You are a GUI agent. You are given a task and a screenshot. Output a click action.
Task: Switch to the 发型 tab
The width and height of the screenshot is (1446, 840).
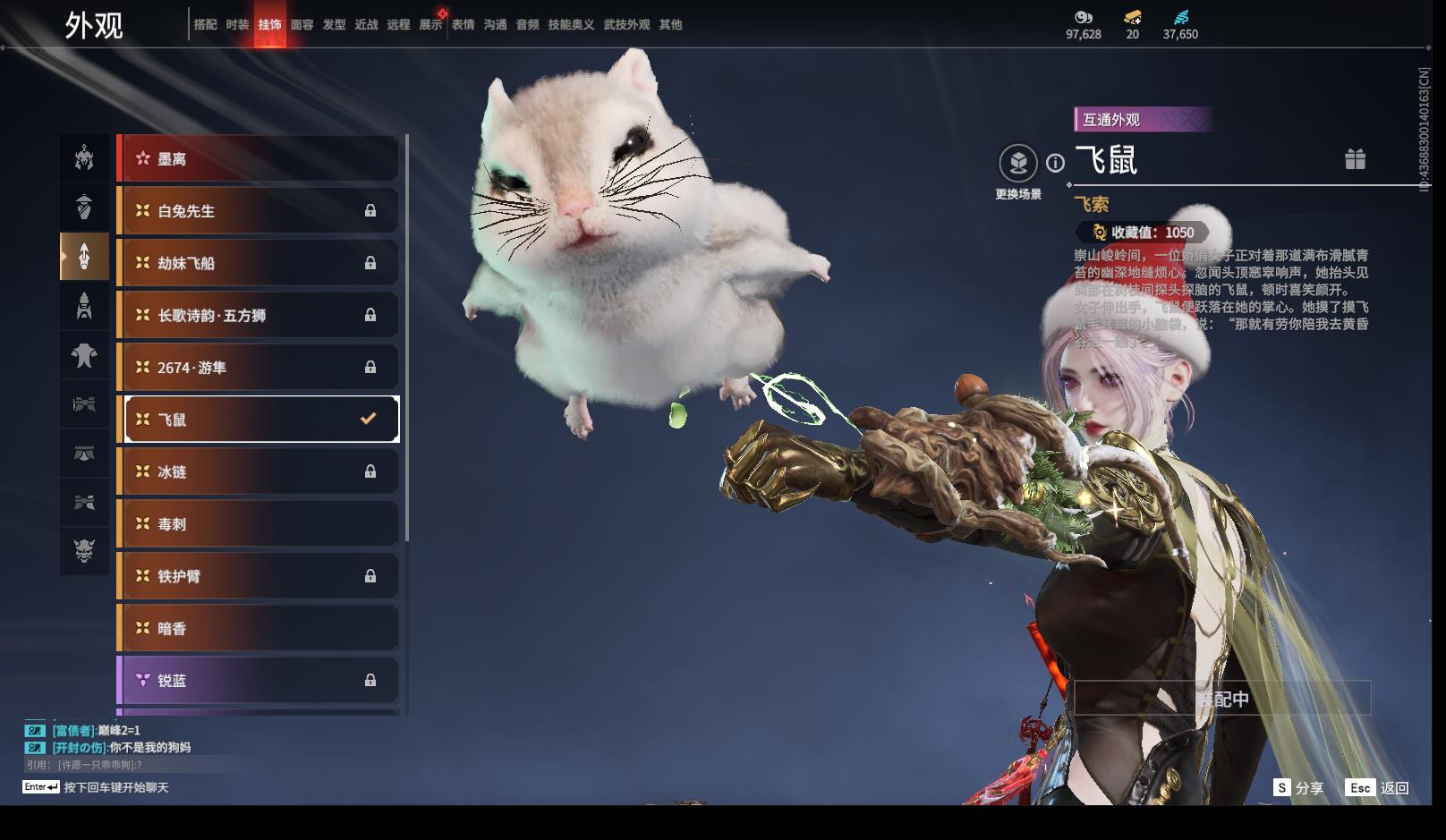pos(334,25)
